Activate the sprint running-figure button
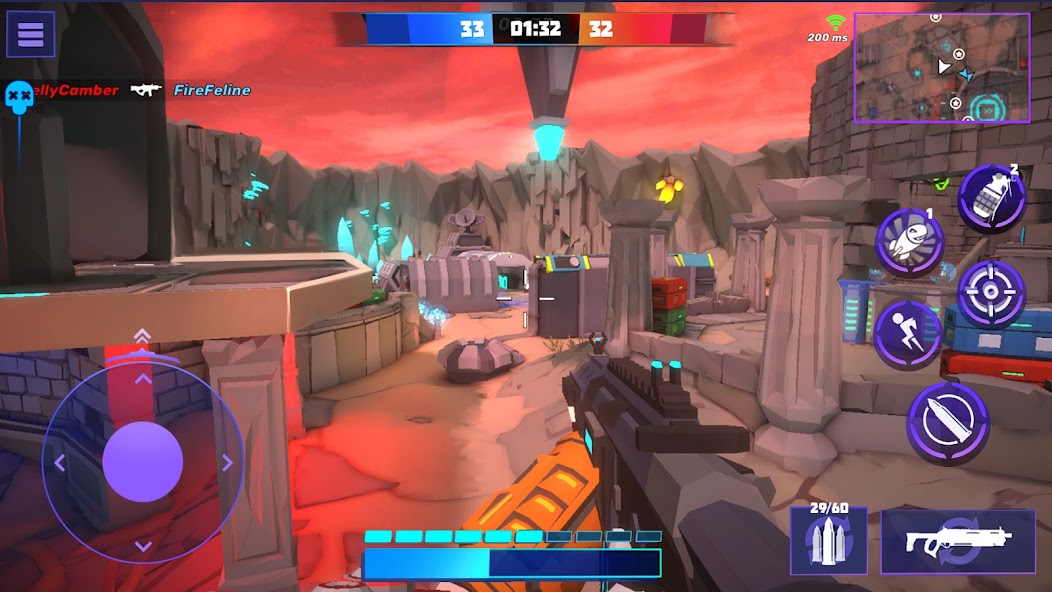Screen dimensions: 1052x592 click(x=908, y=334)
